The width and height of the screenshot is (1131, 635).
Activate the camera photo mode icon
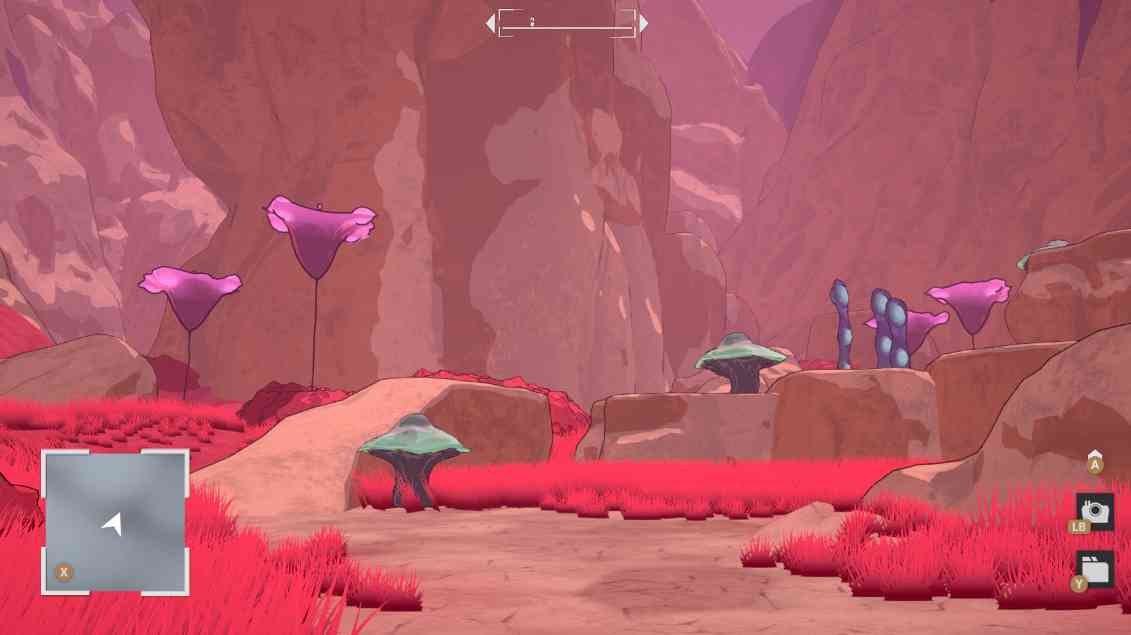click(1095, 511)
